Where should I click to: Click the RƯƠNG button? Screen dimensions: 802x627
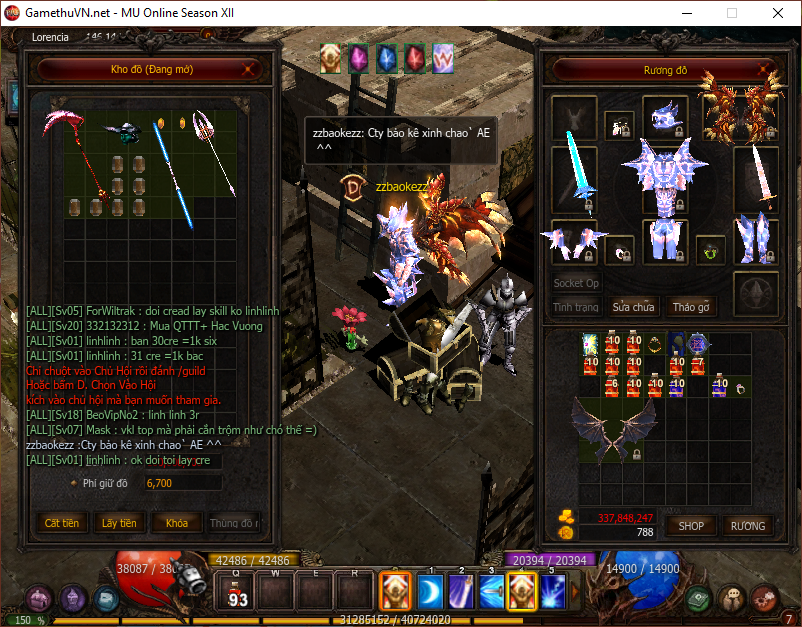pos(747,525)
